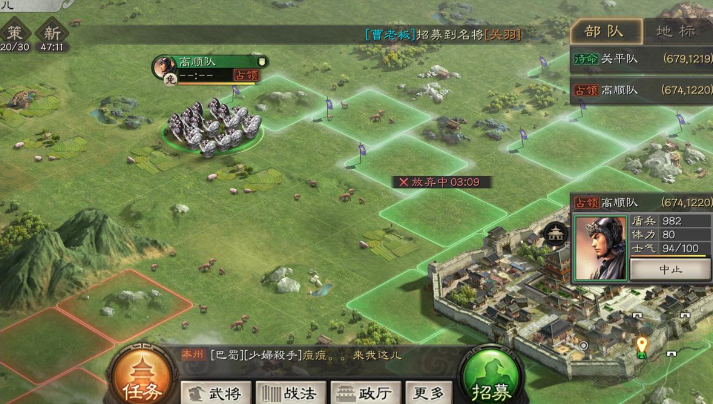Open the 武将 generals panel
This screenshot has width=713, height=404.
[x=216, y=393]
